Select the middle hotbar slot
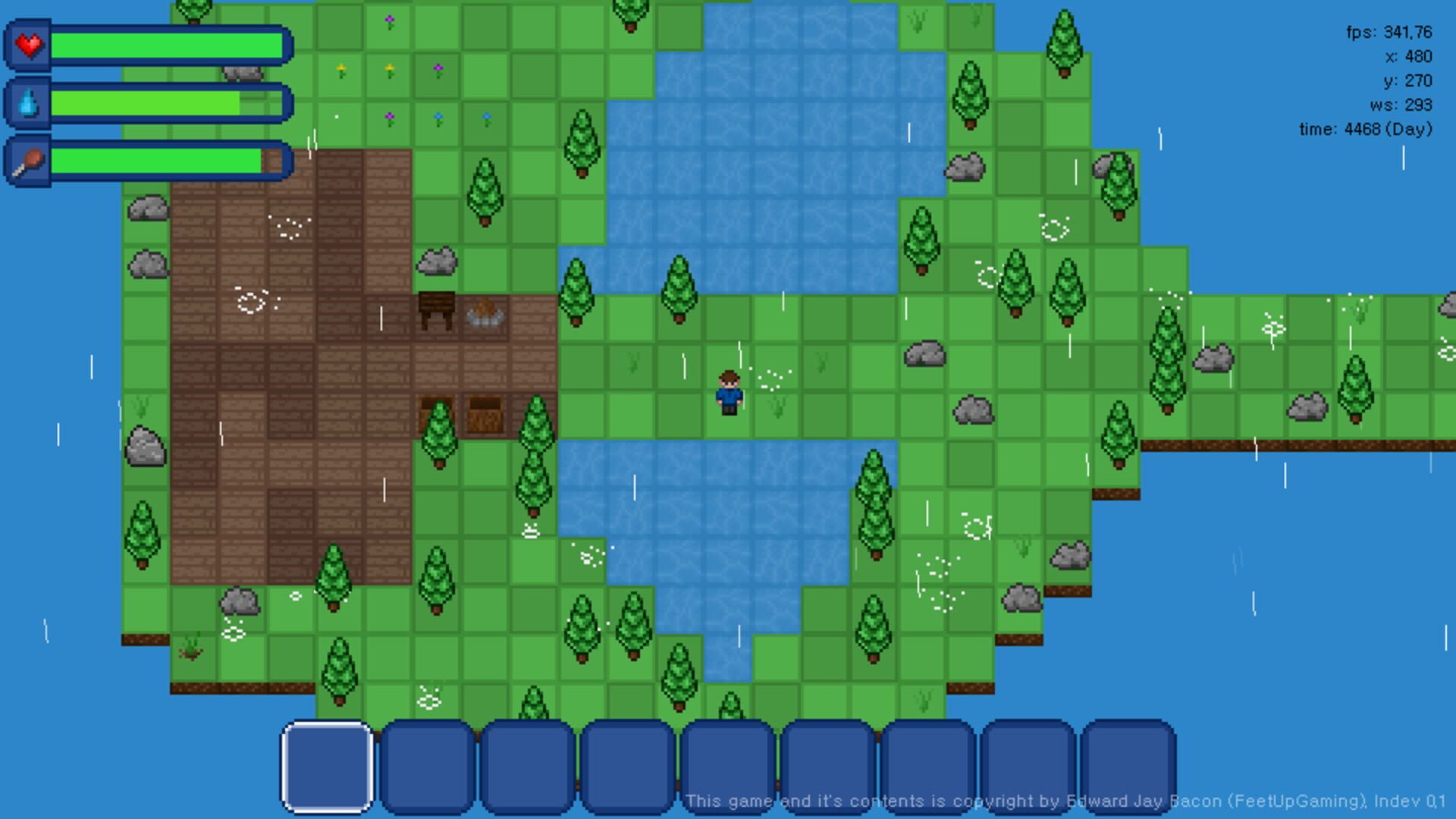 pyautogui.click(x=727, y=766)
